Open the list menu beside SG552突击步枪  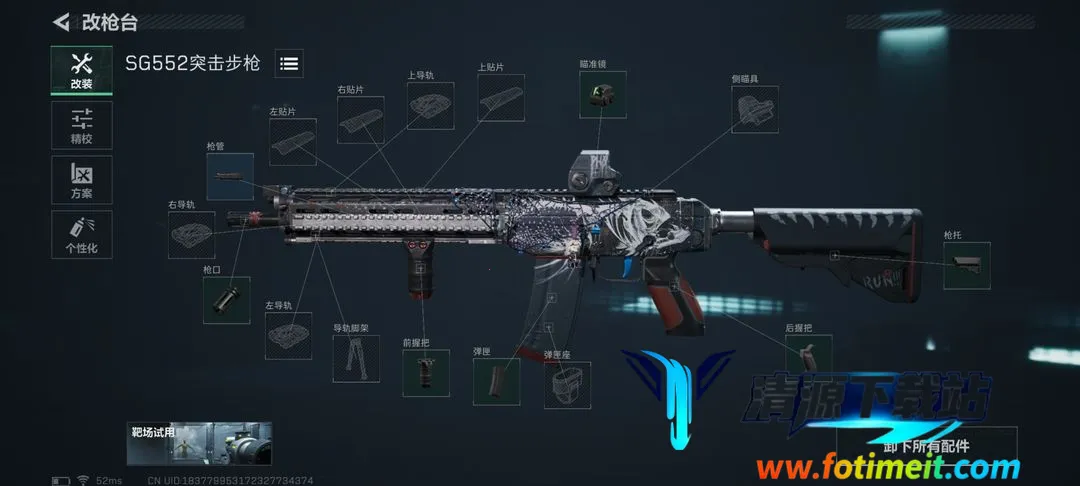289,64
